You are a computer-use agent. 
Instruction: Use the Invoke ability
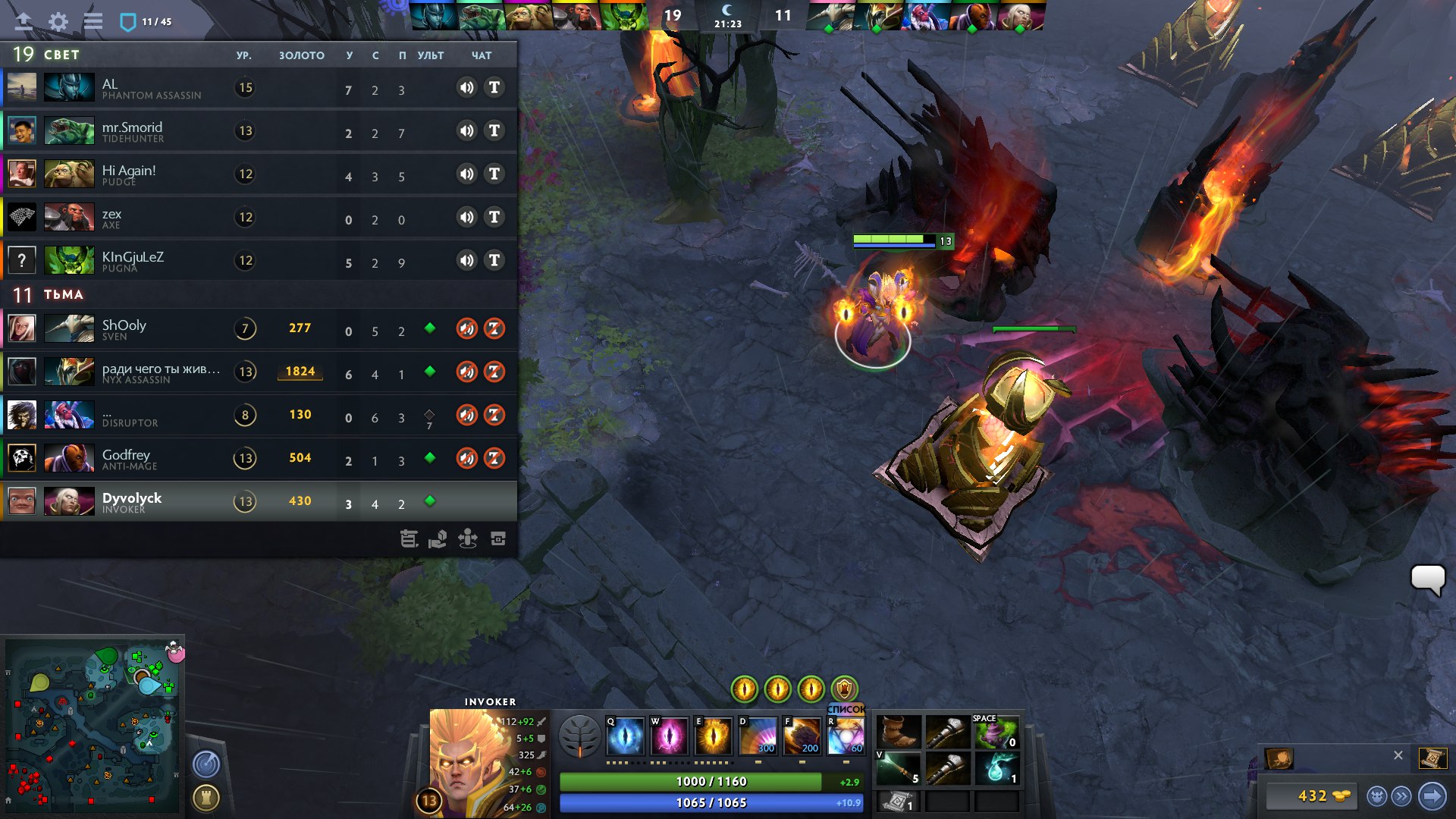(846, 735)
